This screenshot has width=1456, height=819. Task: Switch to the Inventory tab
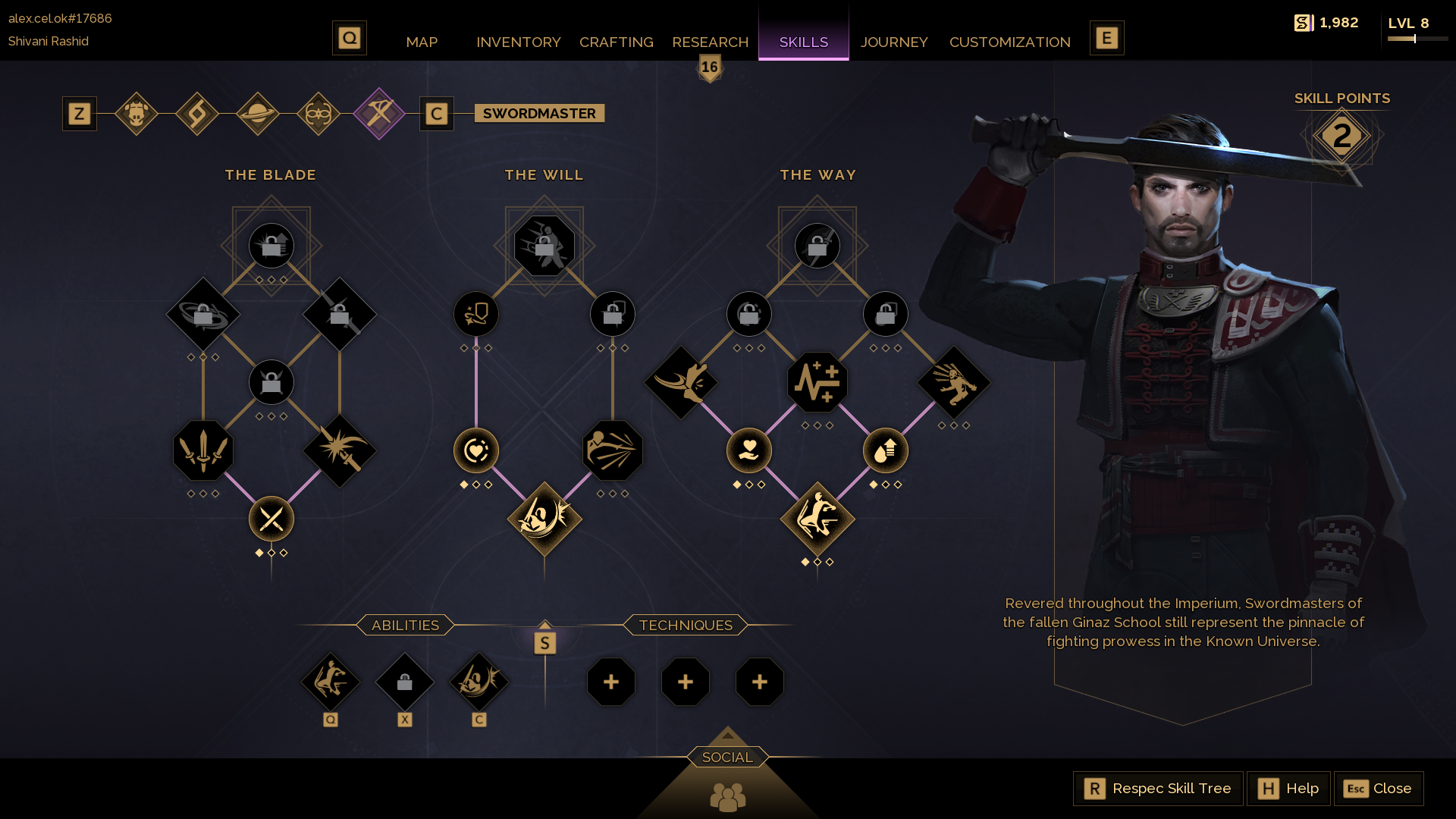[x=519, y=42]
